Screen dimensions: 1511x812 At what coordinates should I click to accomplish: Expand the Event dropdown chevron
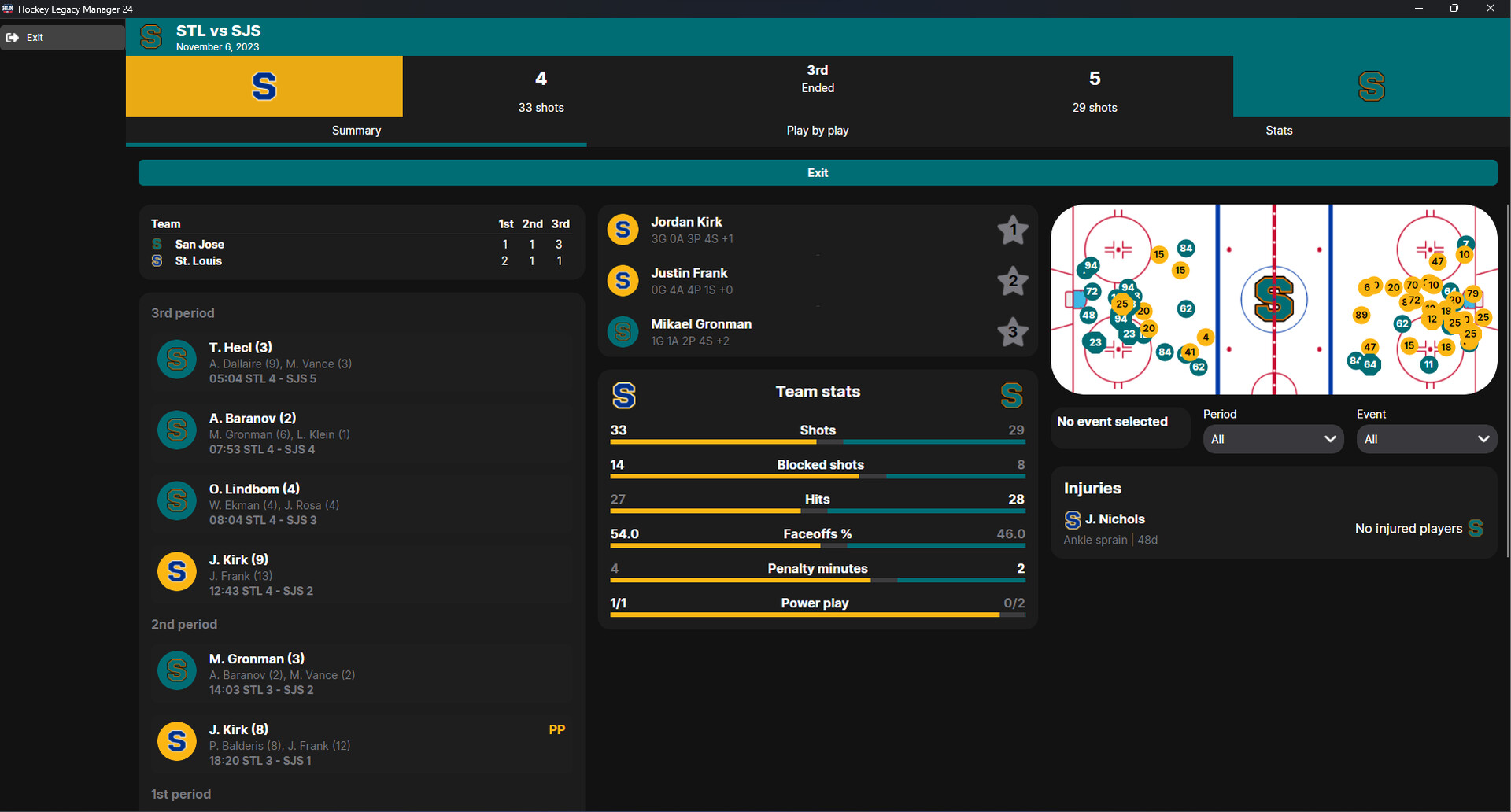pyautogui.click(x=1484, y=439)
